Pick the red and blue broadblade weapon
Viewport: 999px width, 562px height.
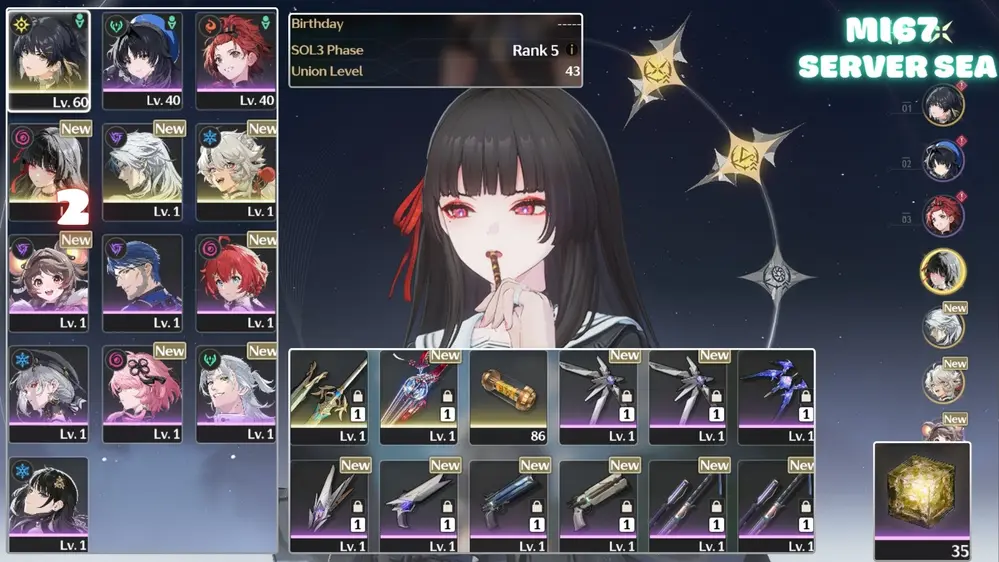[418, 395]
